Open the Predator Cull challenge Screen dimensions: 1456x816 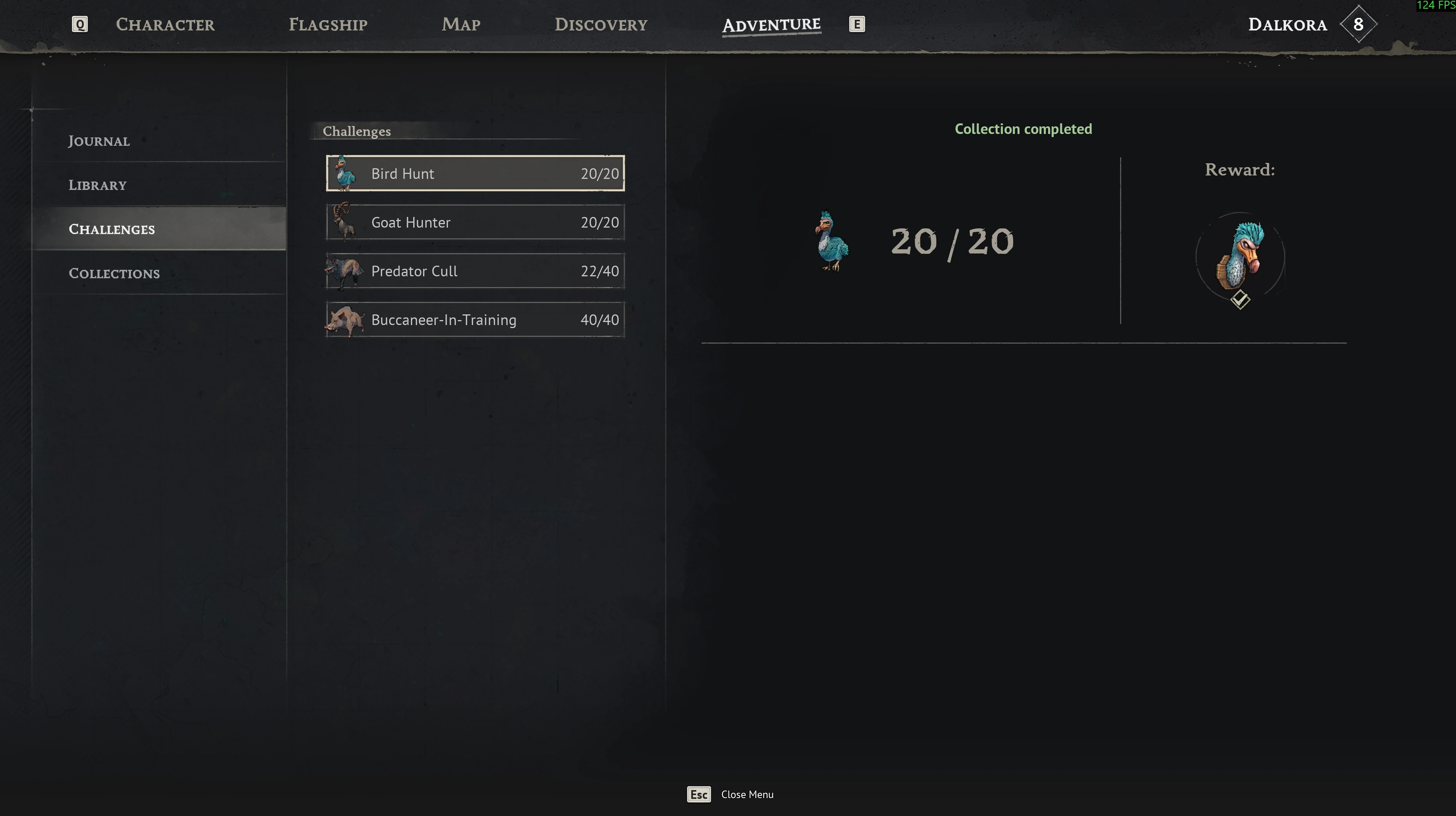[475, 271]
